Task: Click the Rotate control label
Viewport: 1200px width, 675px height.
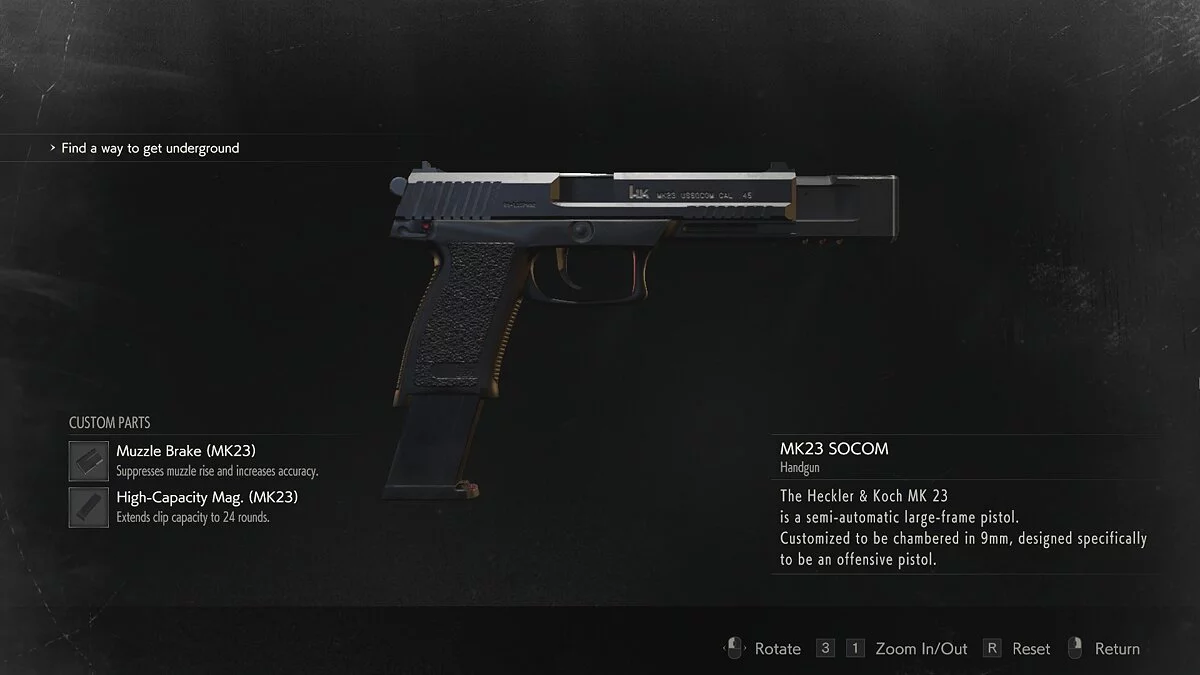Action: point(777,649)
